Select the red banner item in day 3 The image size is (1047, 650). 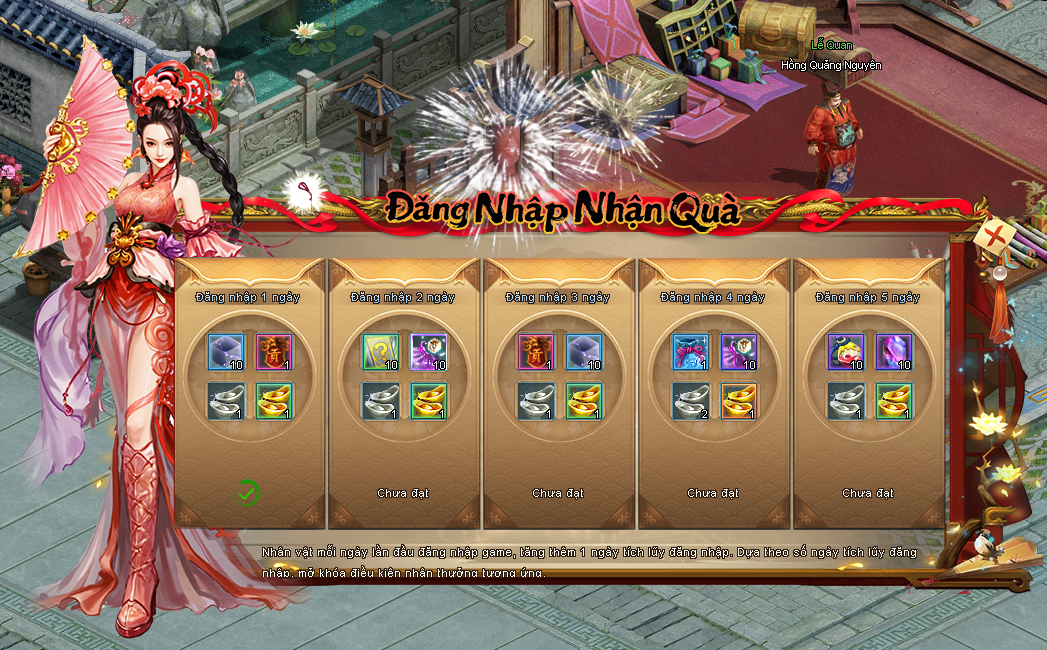click(535, 351)
